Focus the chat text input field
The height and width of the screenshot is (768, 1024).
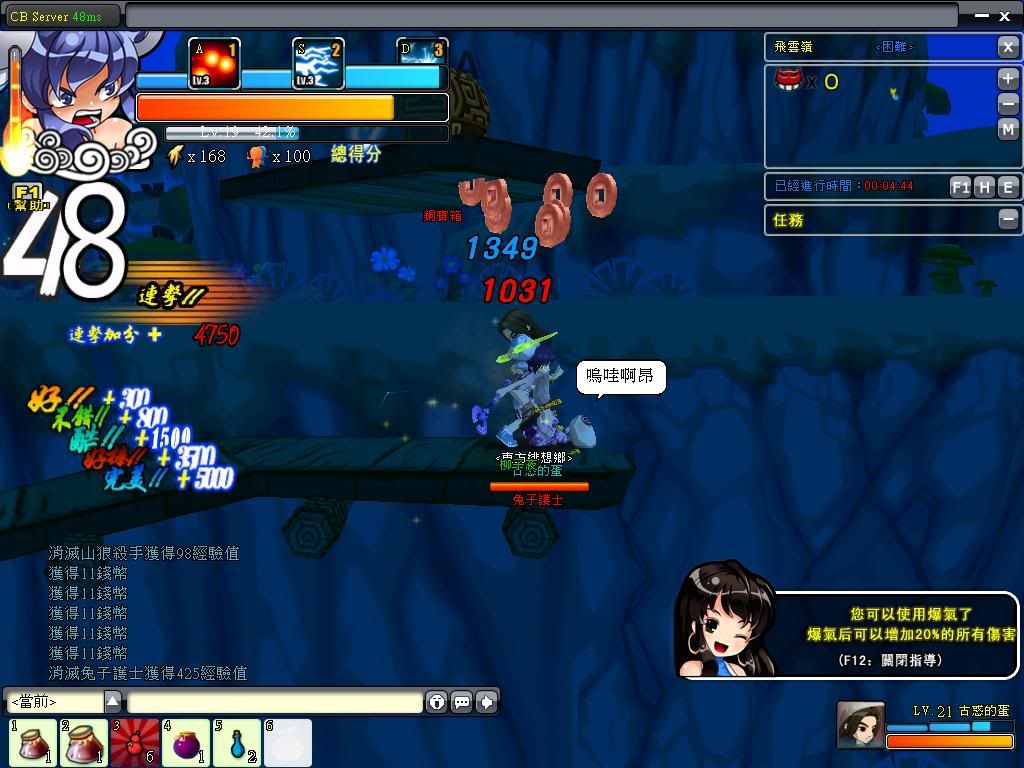[274, 702]
